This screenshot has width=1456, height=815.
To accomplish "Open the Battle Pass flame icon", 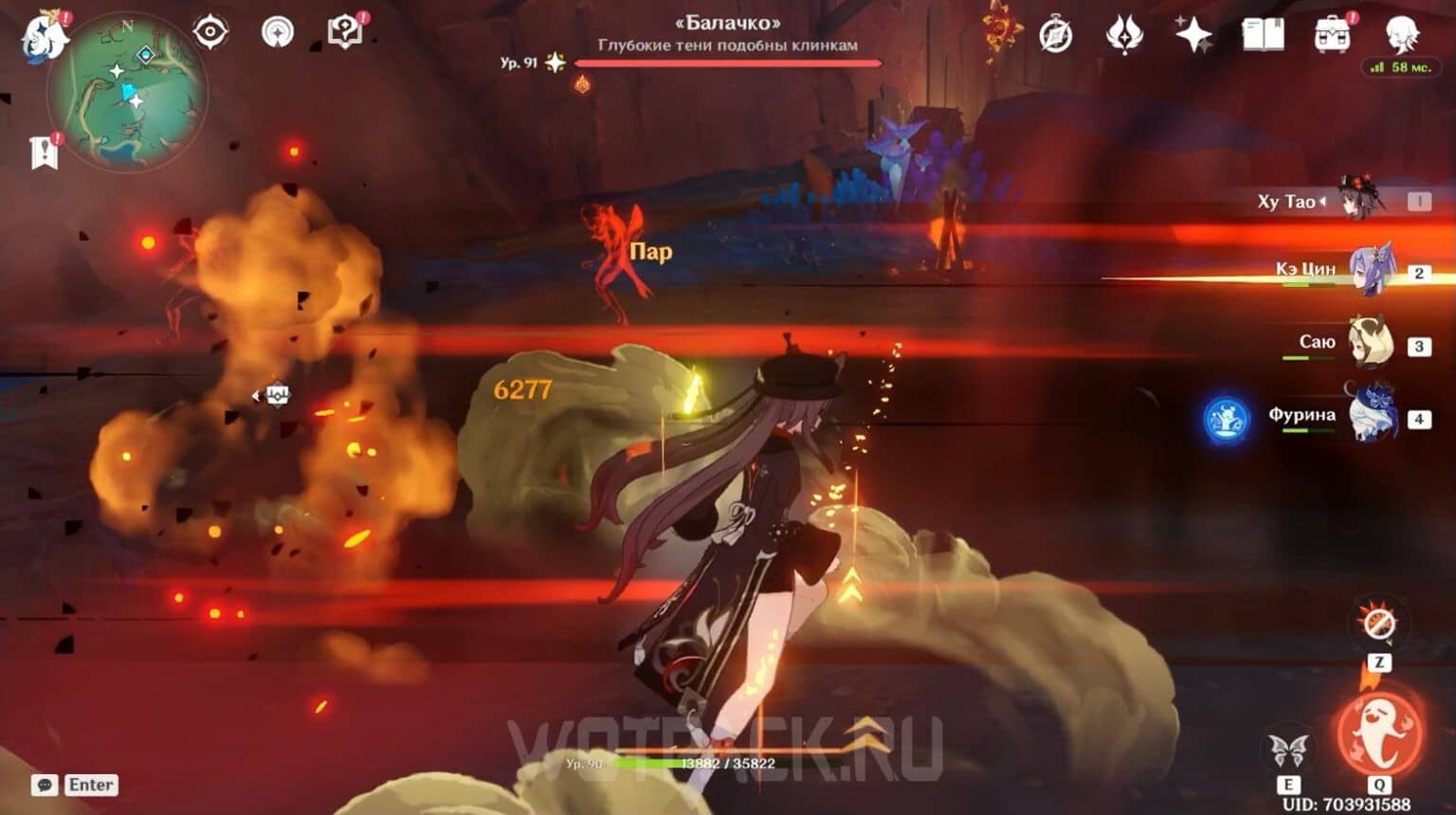I will 1124,33.
